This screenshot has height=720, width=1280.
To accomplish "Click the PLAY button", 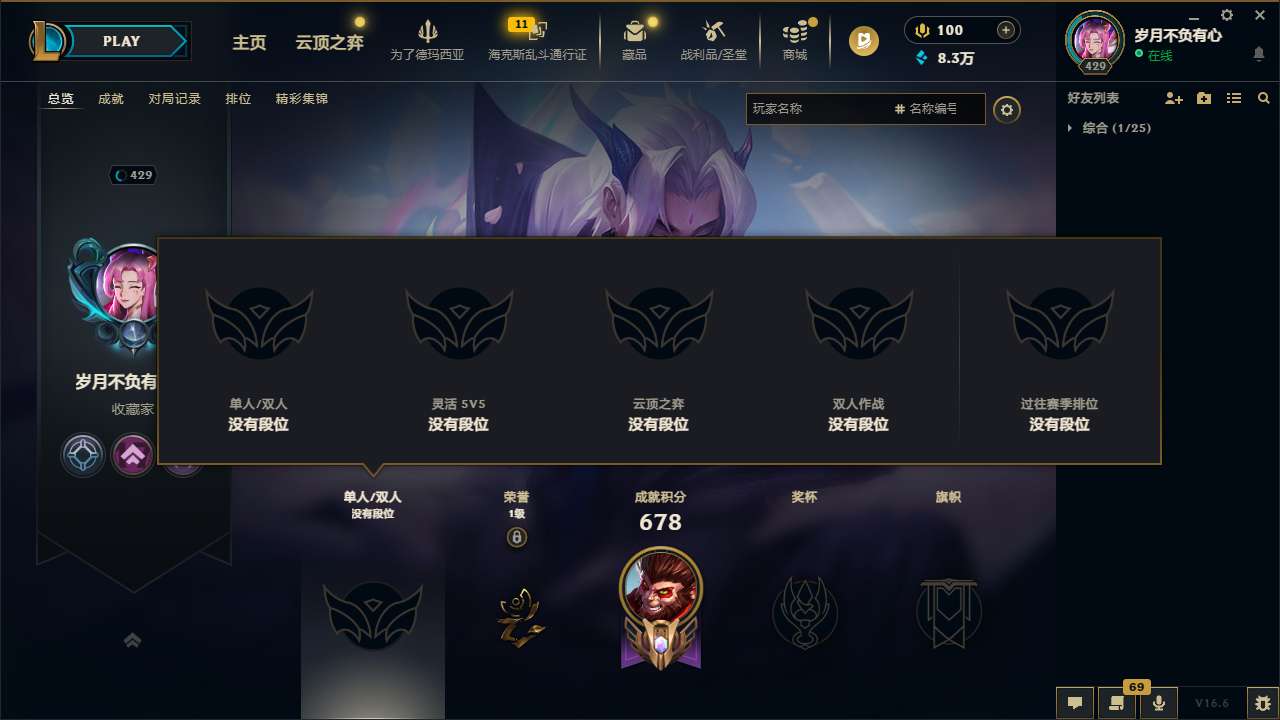I will coord(122,41).
